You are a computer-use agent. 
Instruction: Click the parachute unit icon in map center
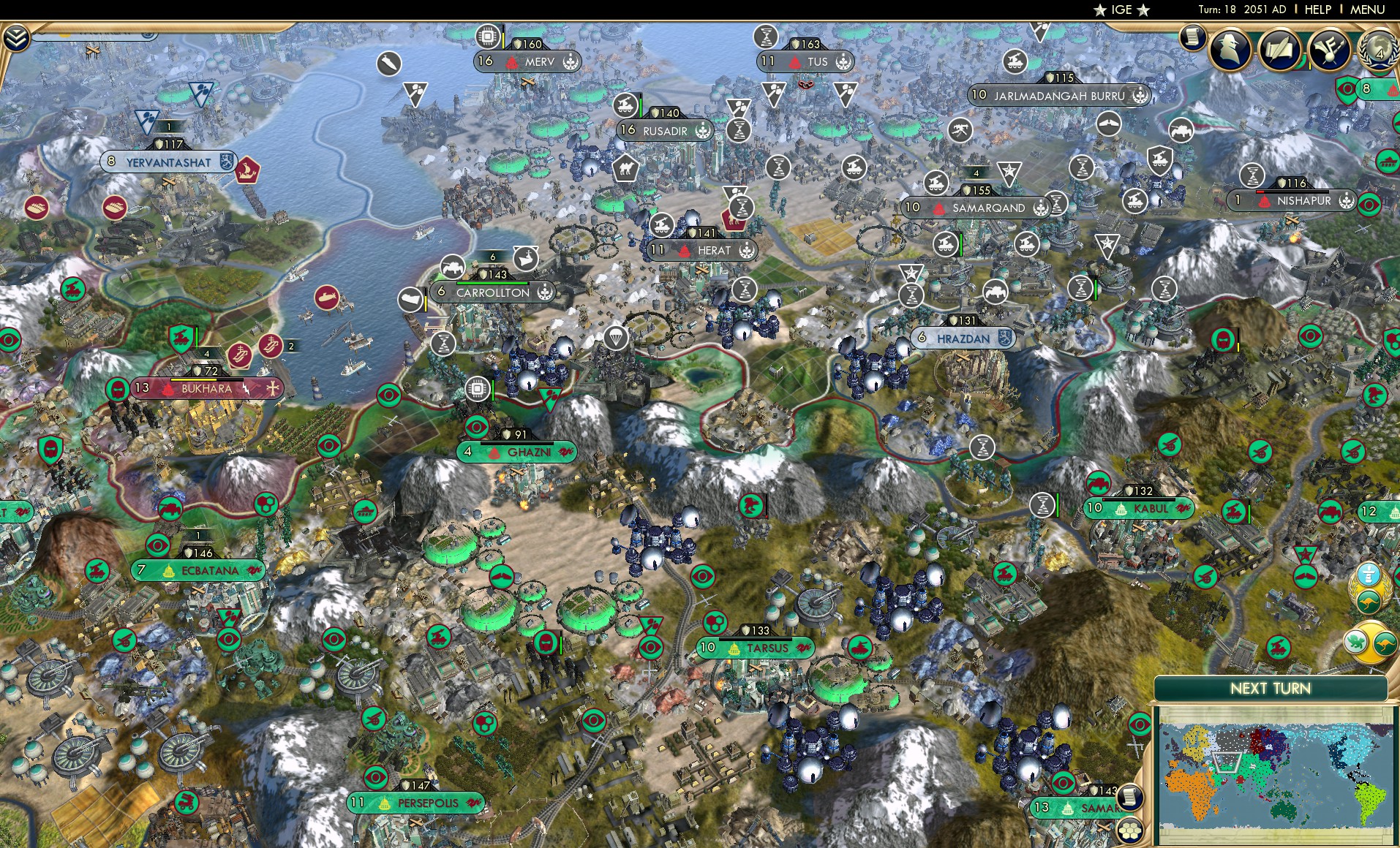(x=617, y=338)
